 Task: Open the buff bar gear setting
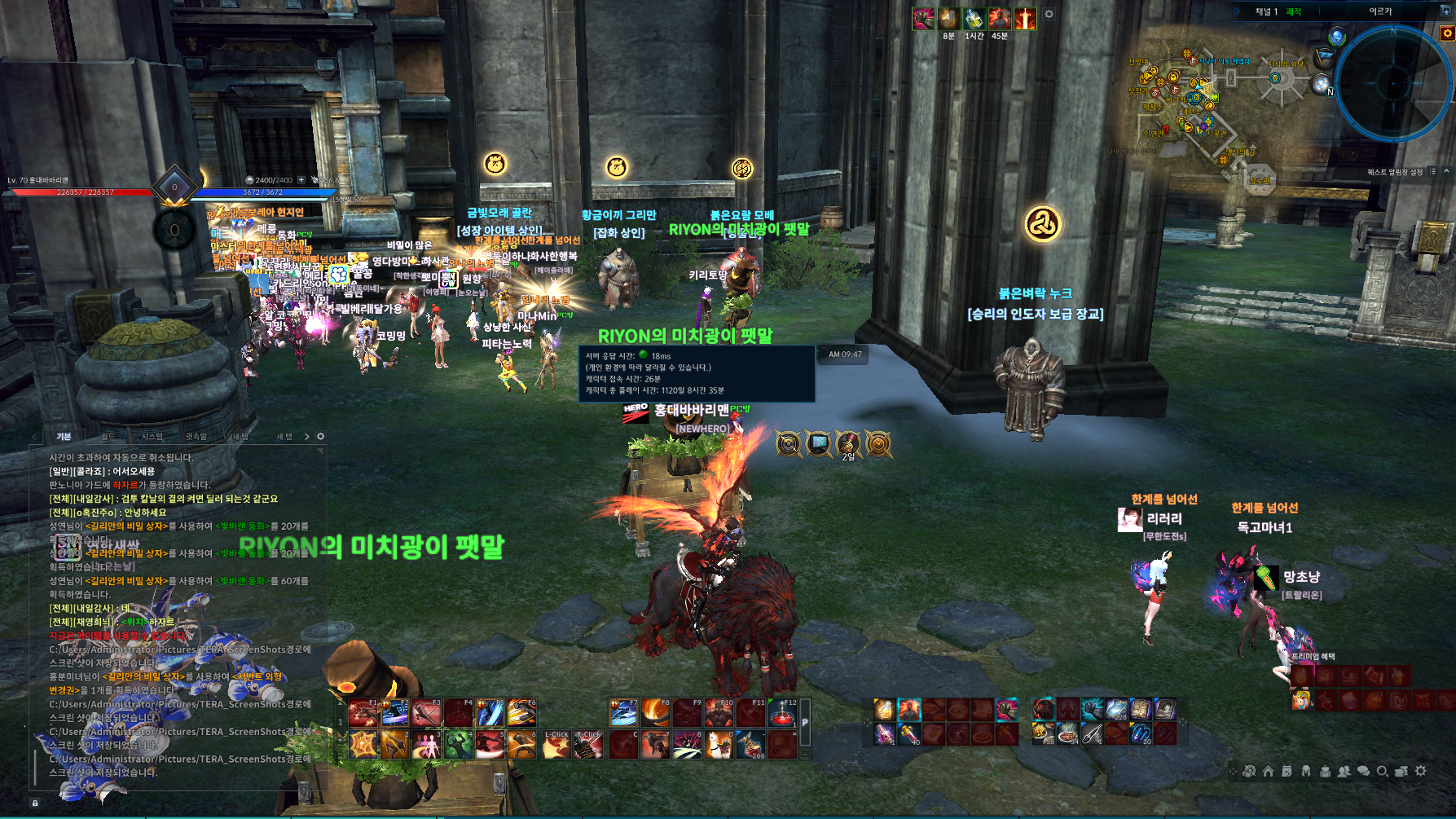1049,14
